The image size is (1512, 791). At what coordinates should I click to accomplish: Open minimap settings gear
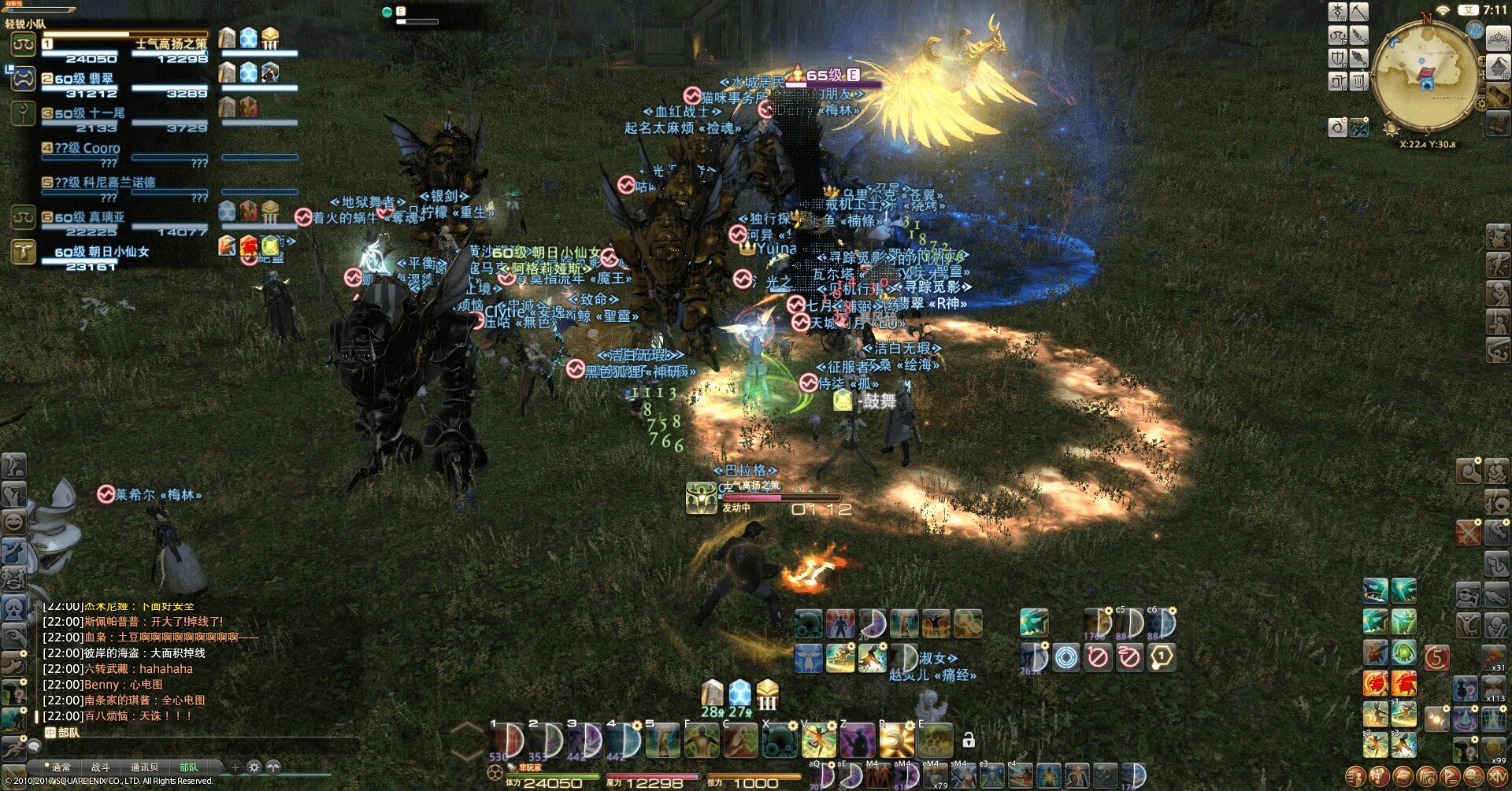click(1481, 102)
